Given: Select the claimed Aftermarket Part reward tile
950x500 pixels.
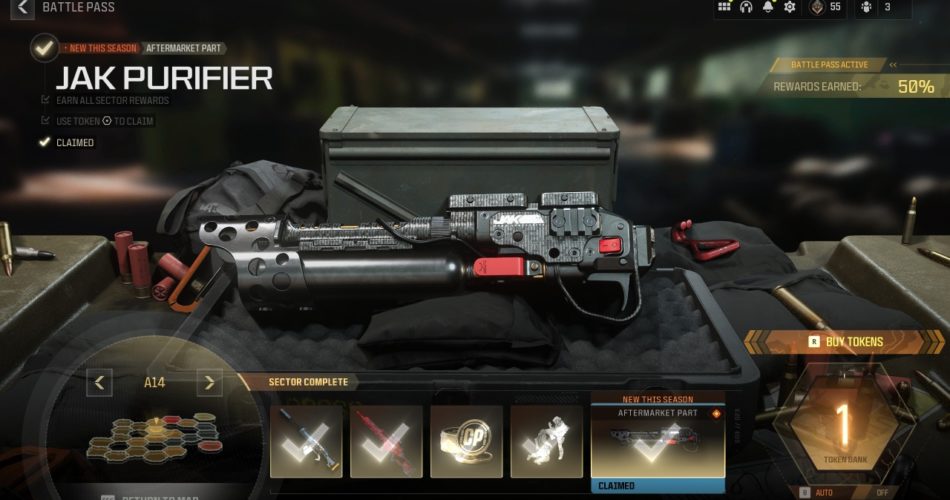Looking at the screenshot, I should (x=658, y=442).
